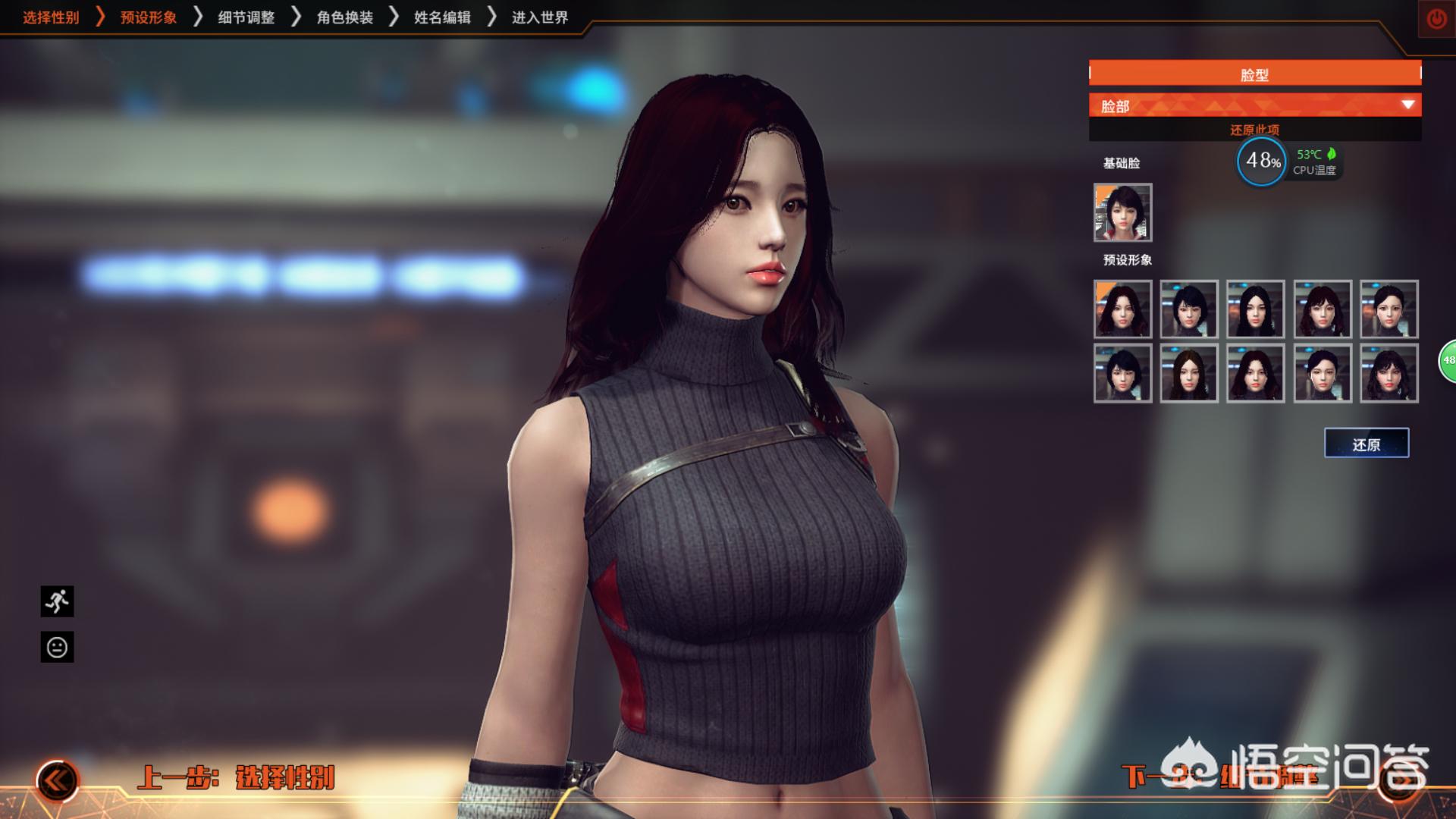Click 还原此项 to reset this item
The height and width of the screenshot is (819, 1456).
click(x=1254, y=130)
